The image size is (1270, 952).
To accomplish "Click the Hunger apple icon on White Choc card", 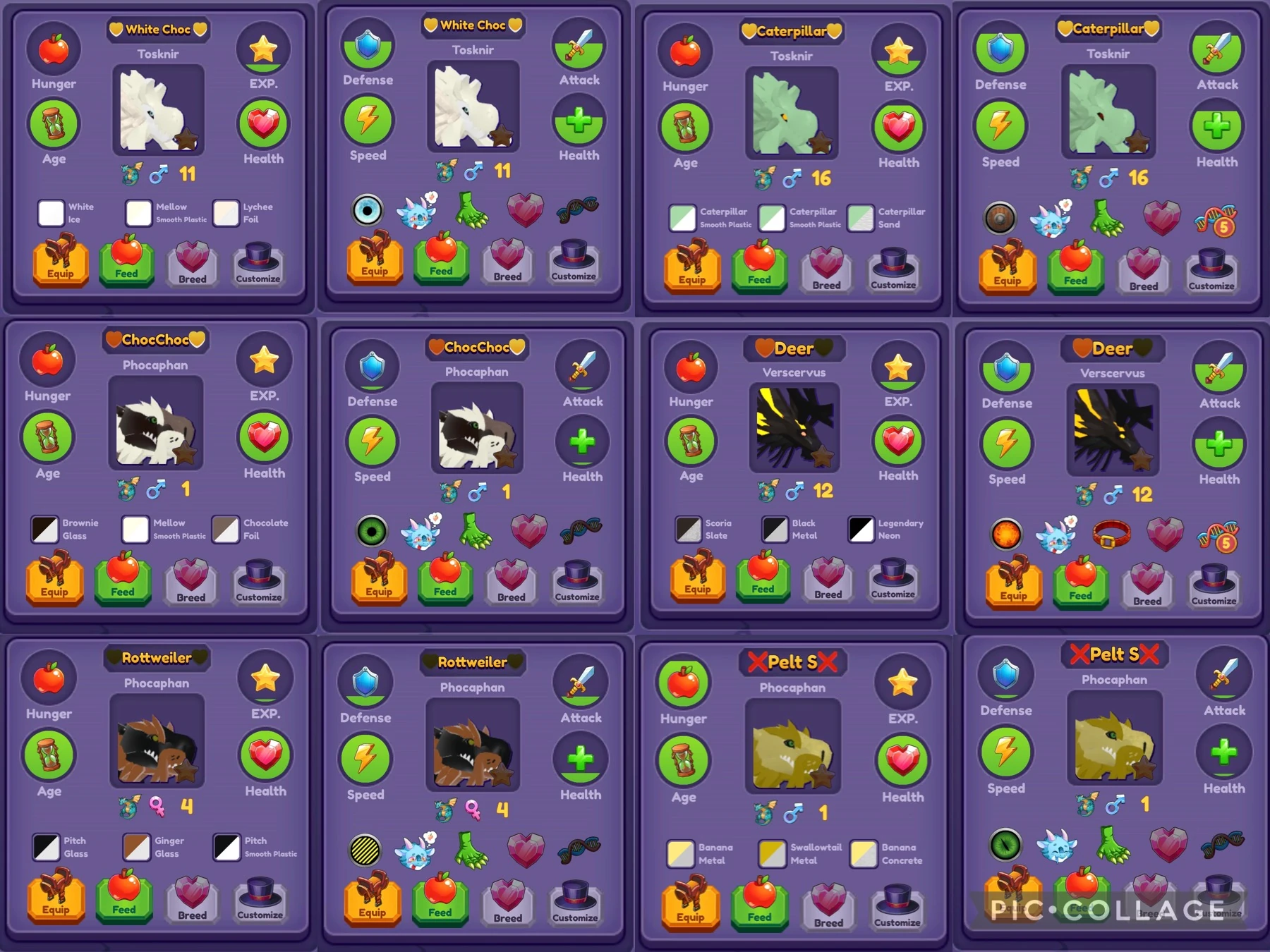I will [x=53, y=48].
